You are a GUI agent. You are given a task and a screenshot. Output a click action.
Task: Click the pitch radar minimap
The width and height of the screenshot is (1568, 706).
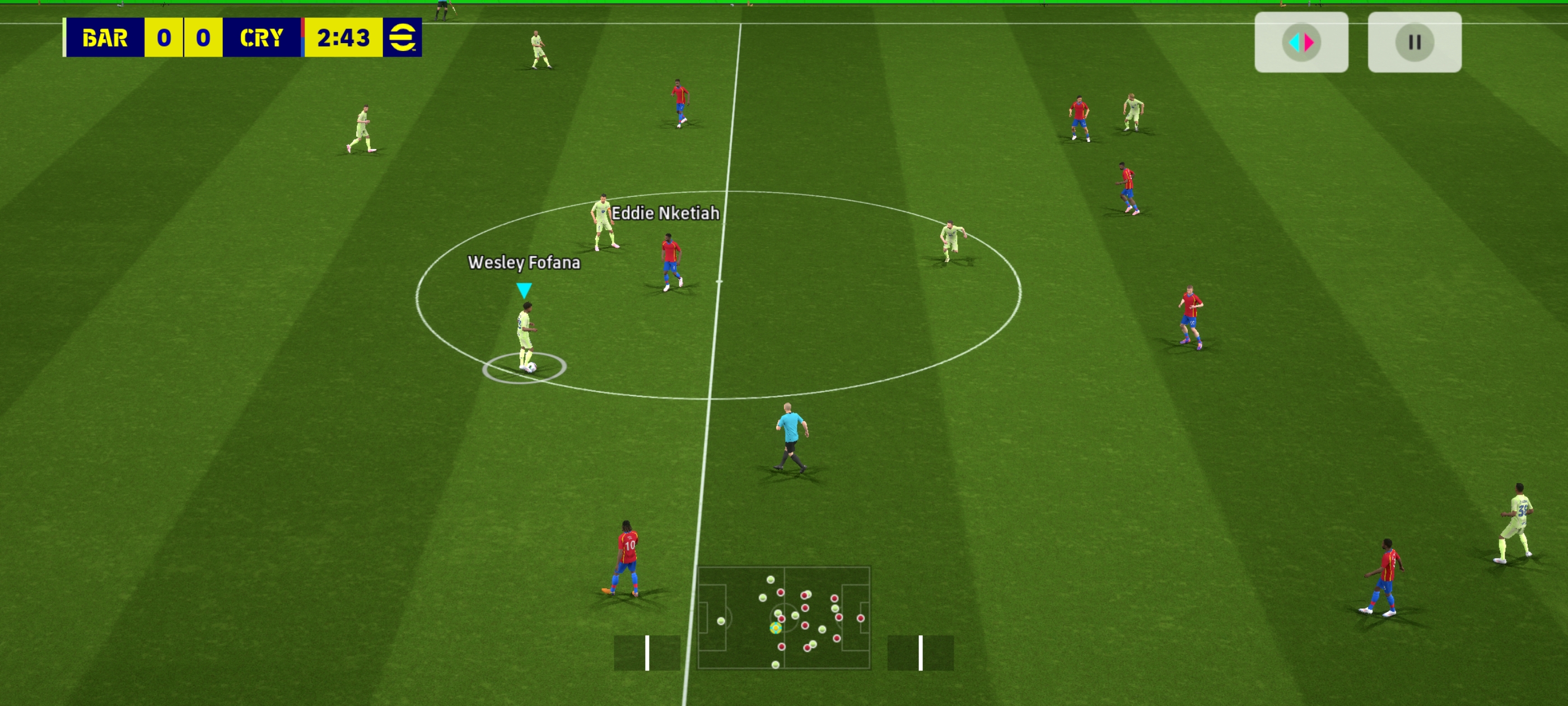(x=783, y=617)
